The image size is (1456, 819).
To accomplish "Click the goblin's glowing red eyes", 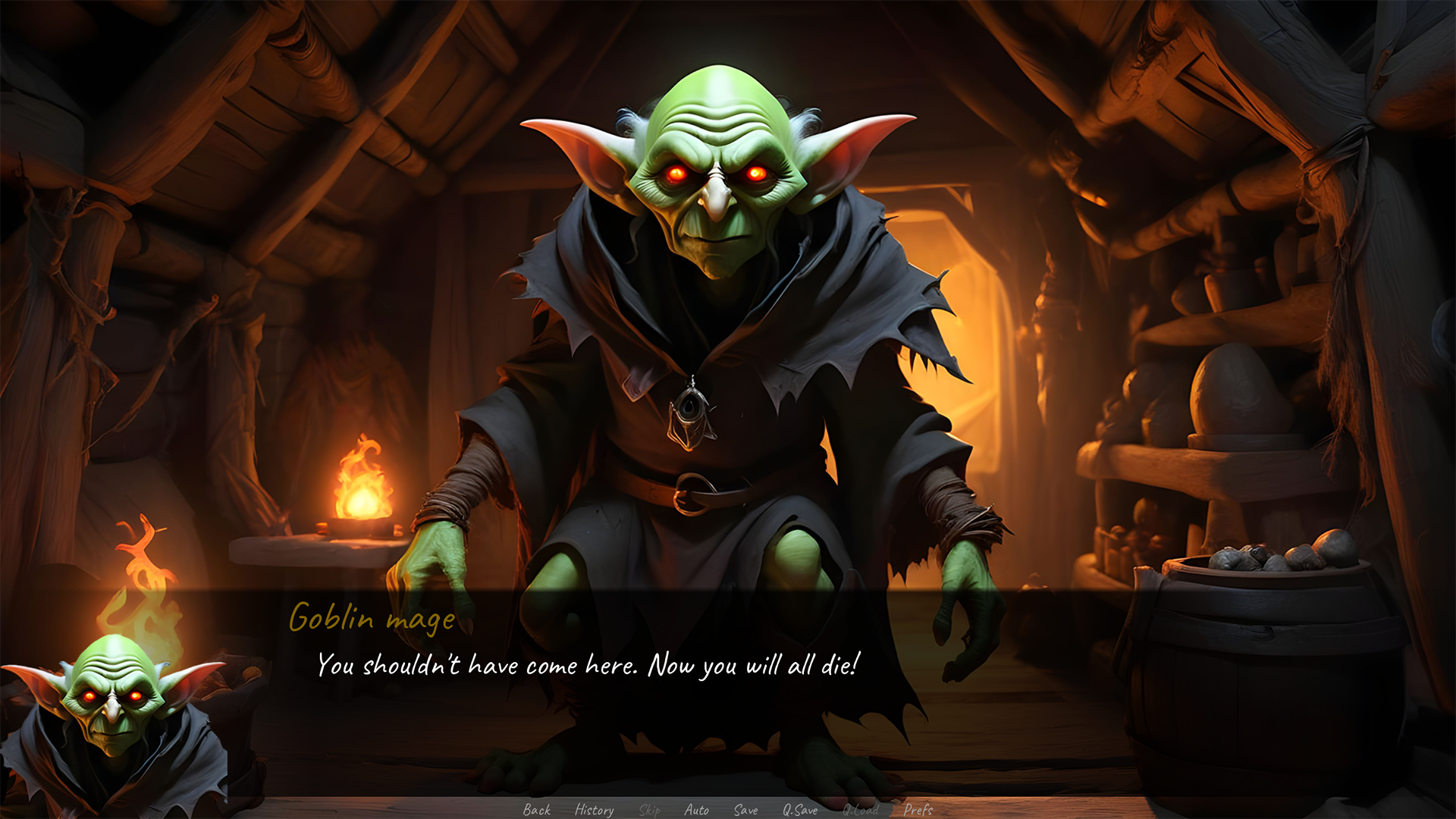I will [x=717, y=173].
